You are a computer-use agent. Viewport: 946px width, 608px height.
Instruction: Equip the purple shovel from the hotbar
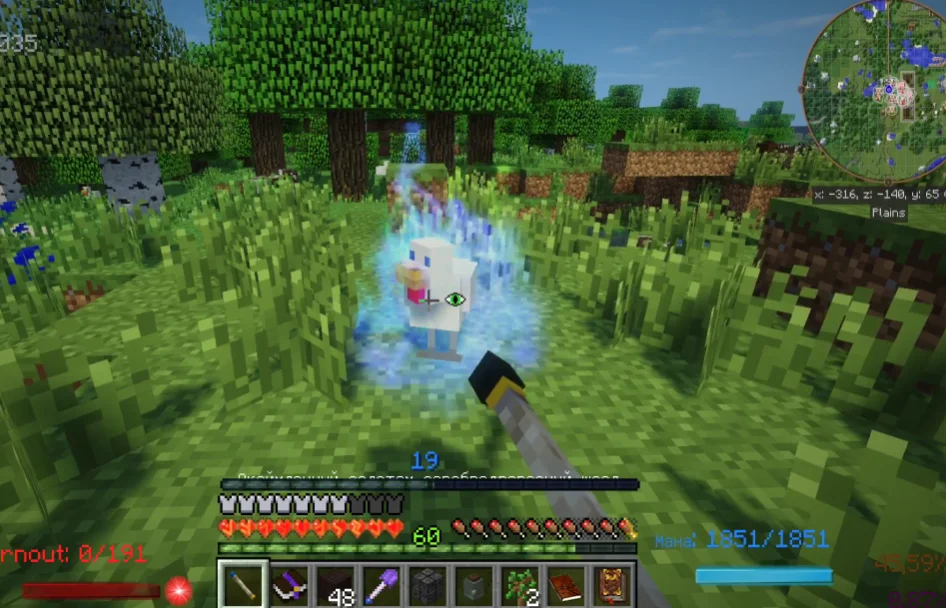pos(384,585)
